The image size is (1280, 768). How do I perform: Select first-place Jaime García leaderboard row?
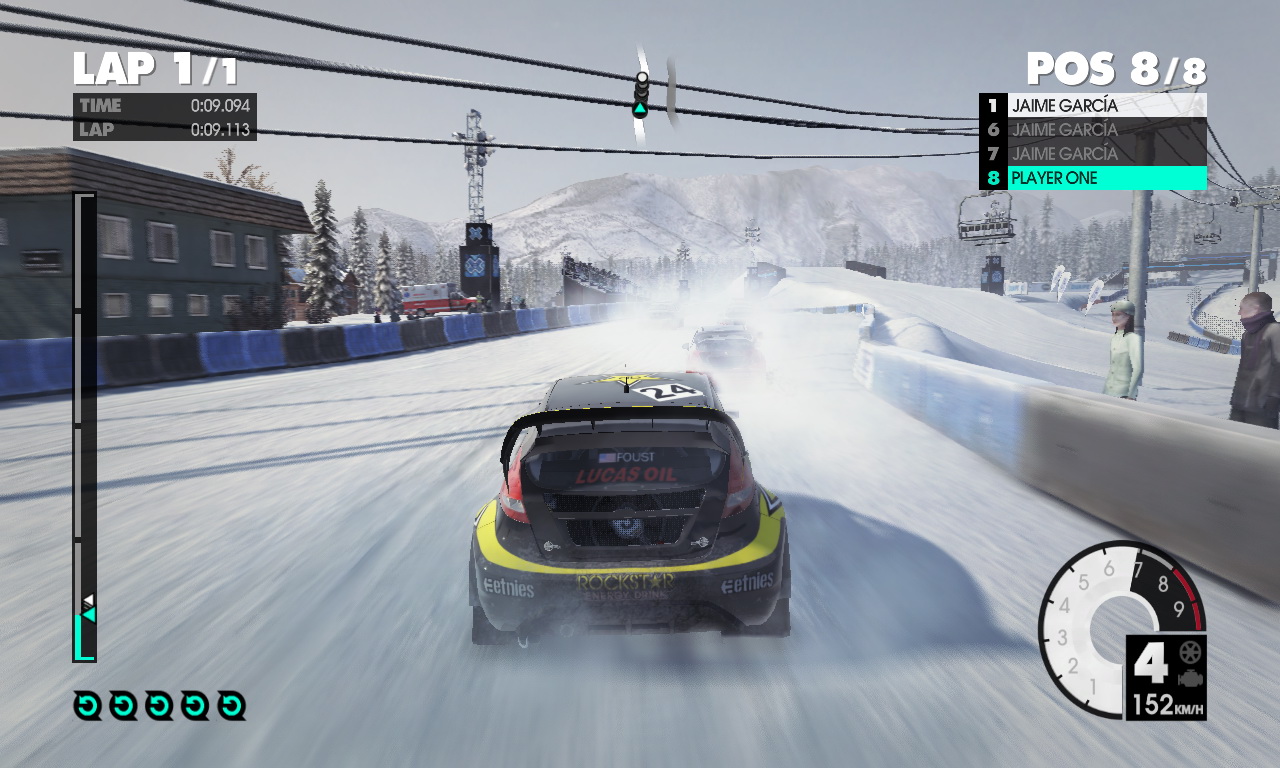pyautogui.click(x=1093, y=105)
